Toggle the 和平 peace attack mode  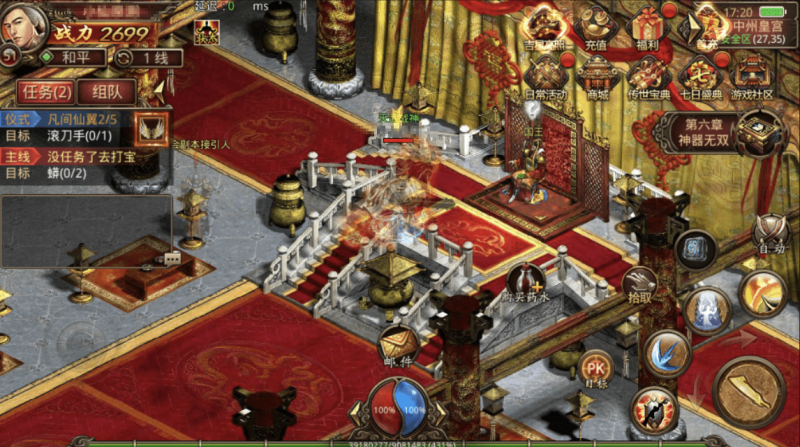(74, 57)
